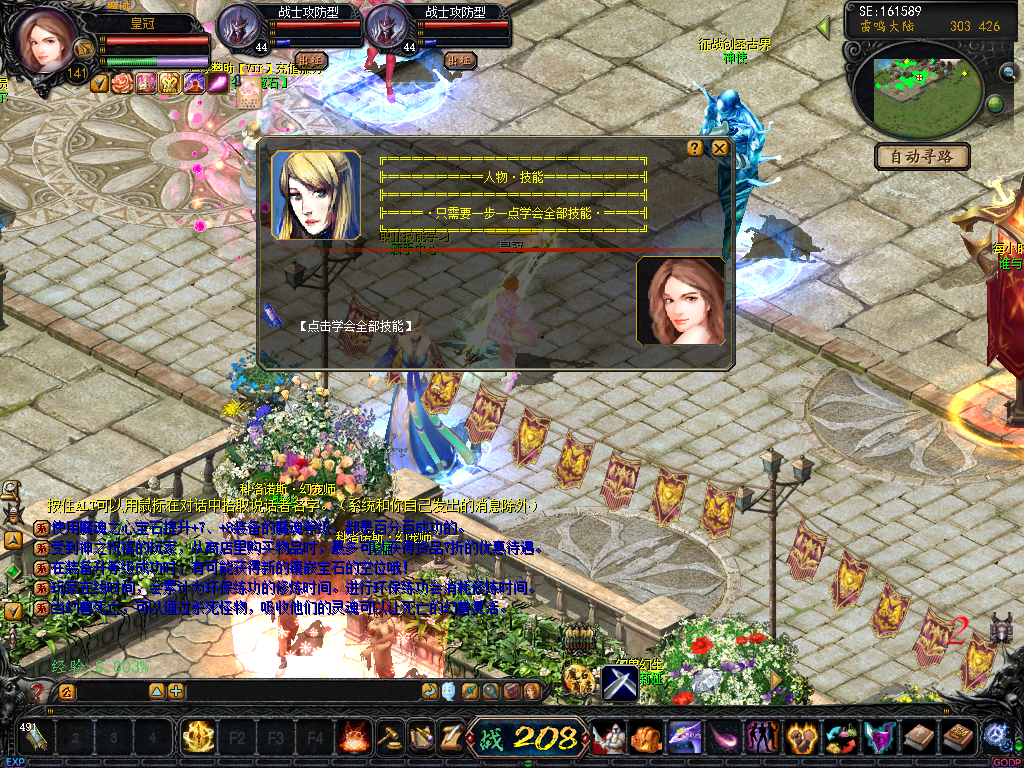Select the second 战士攻防型 pet portrait
The height and width of the screenshot is (768, 1024).
tap(389, 27)
